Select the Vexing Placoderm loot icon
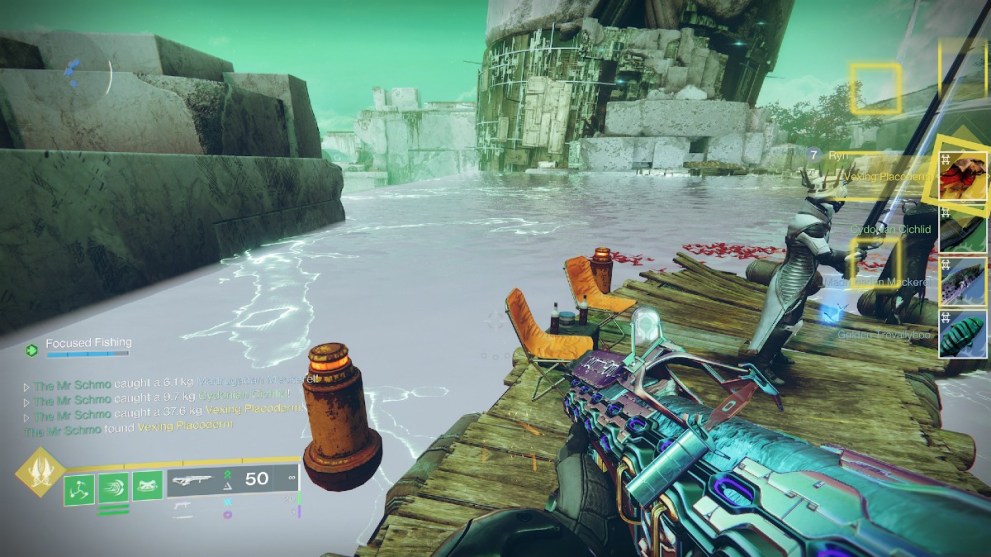This screenshot has width=991, height=557. pyautogui.click(x=962, y=177)
